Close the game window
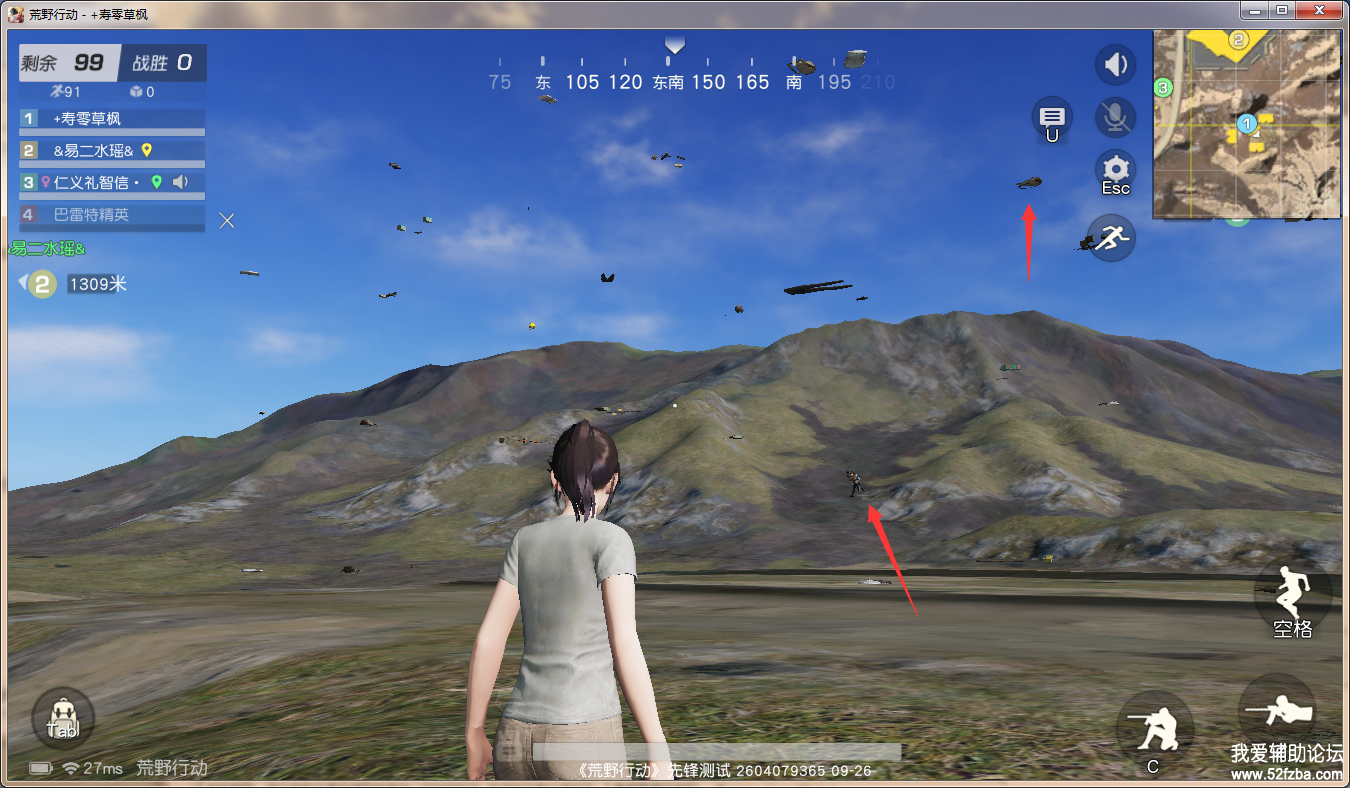 [x=1319, y=11]
